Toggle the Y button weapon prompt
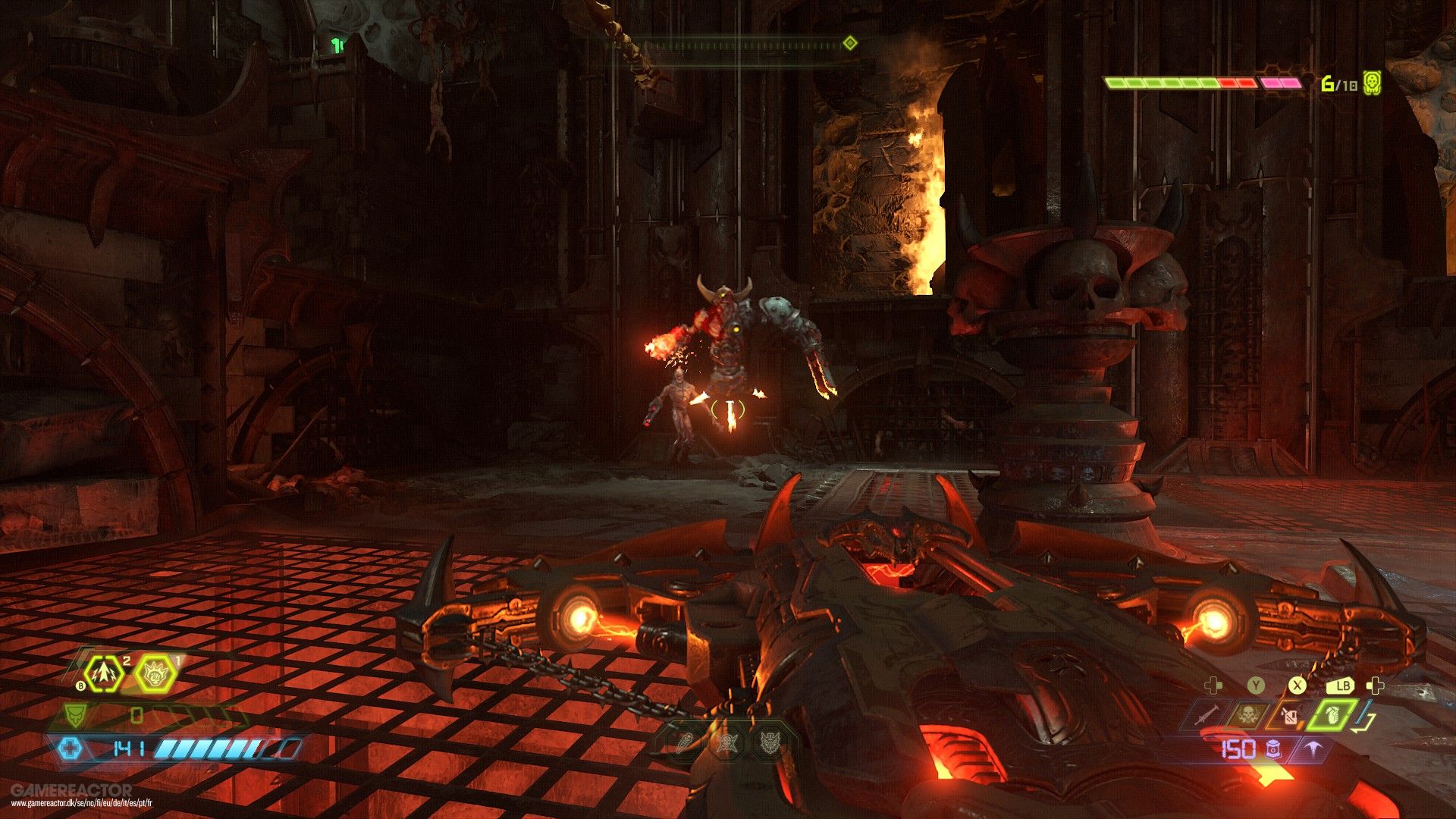This screenshot has width=1456, height=819. pos(1256,686)
